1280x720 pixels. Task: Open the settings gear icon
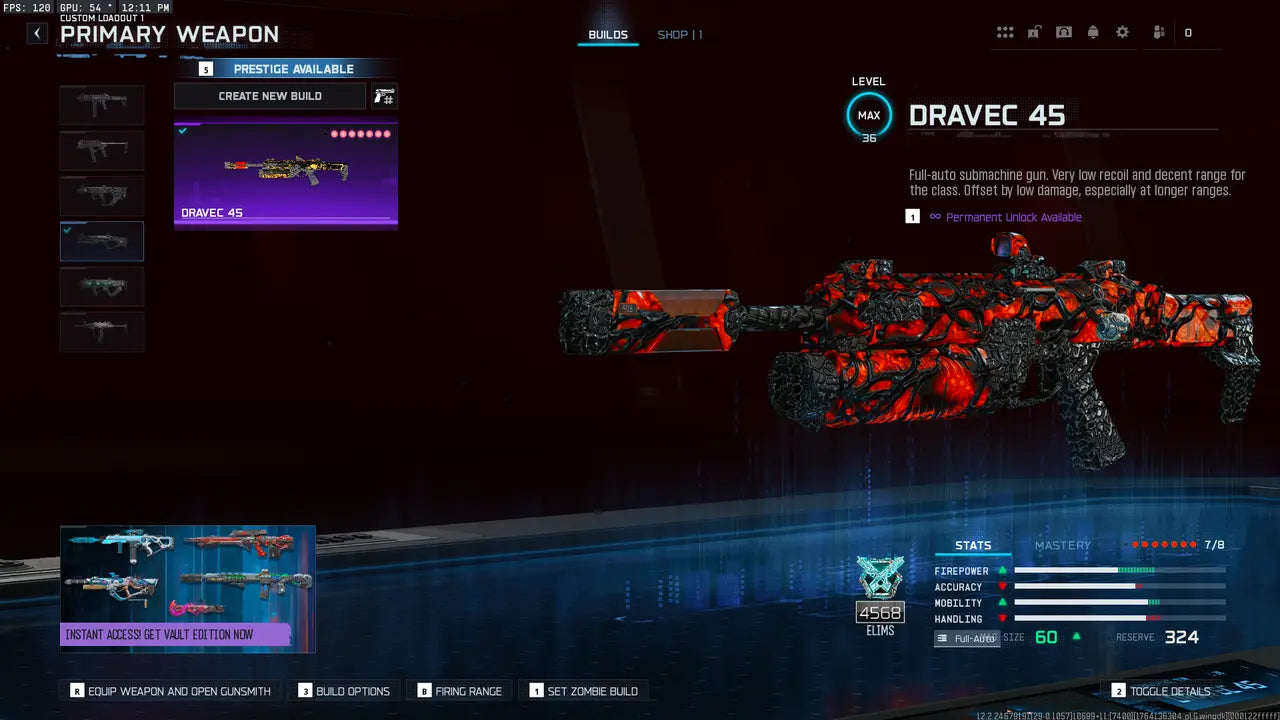coord(1122,32)
